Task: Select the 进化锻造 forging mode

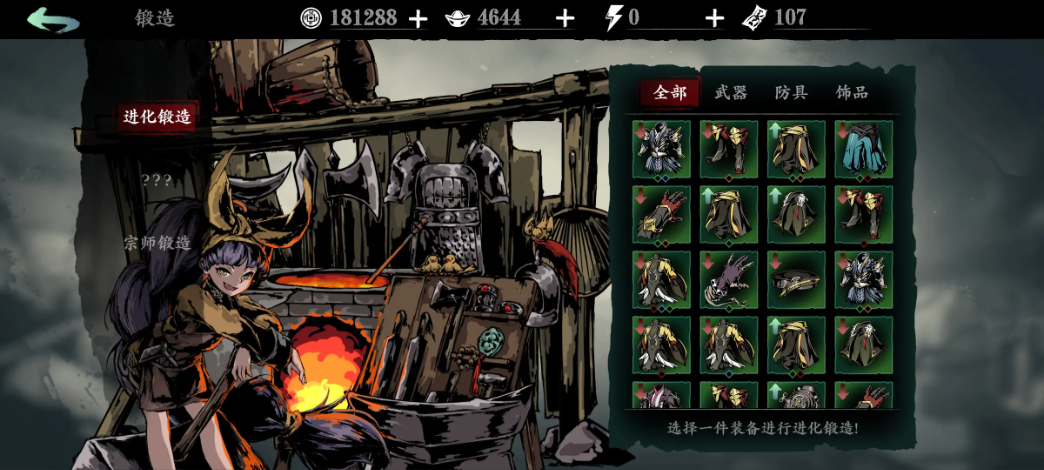Action: coord(157,117)
